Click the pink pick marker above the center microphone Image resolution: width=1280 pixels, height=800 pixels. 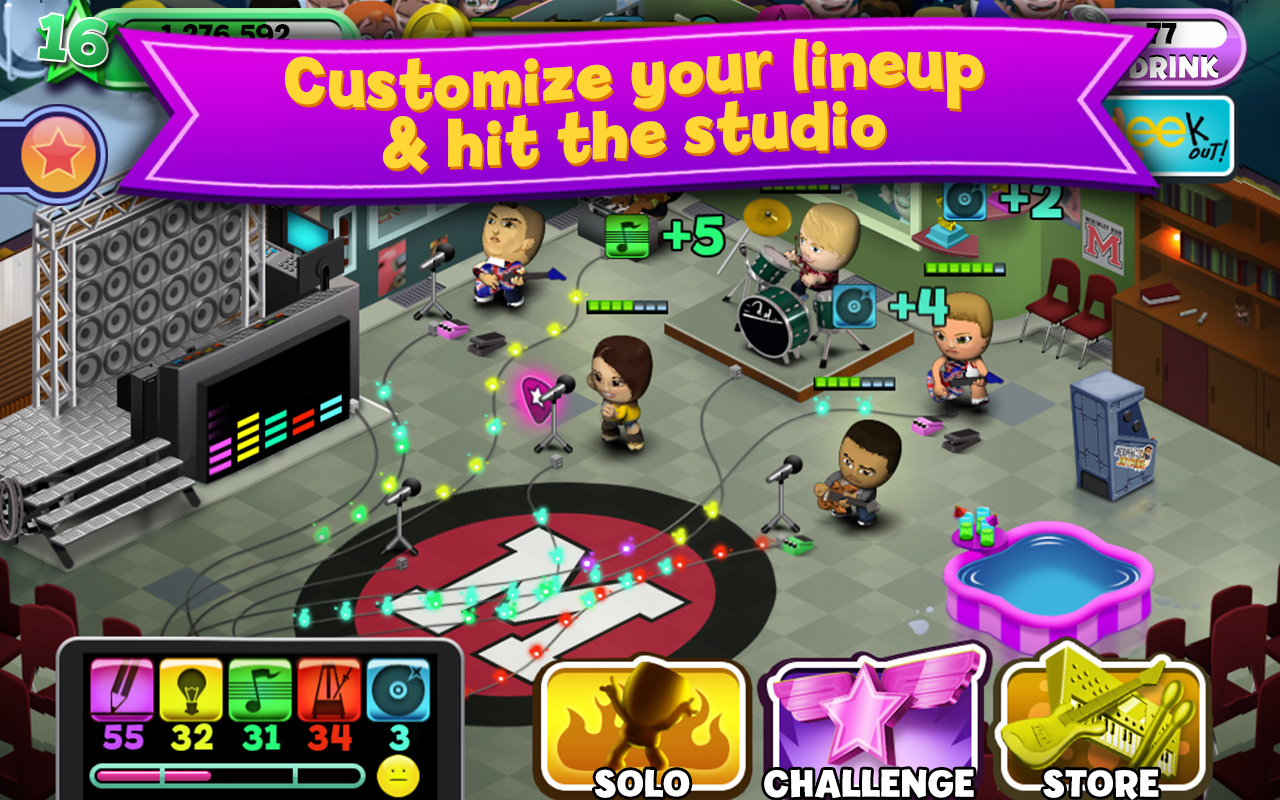pos(533,397)
